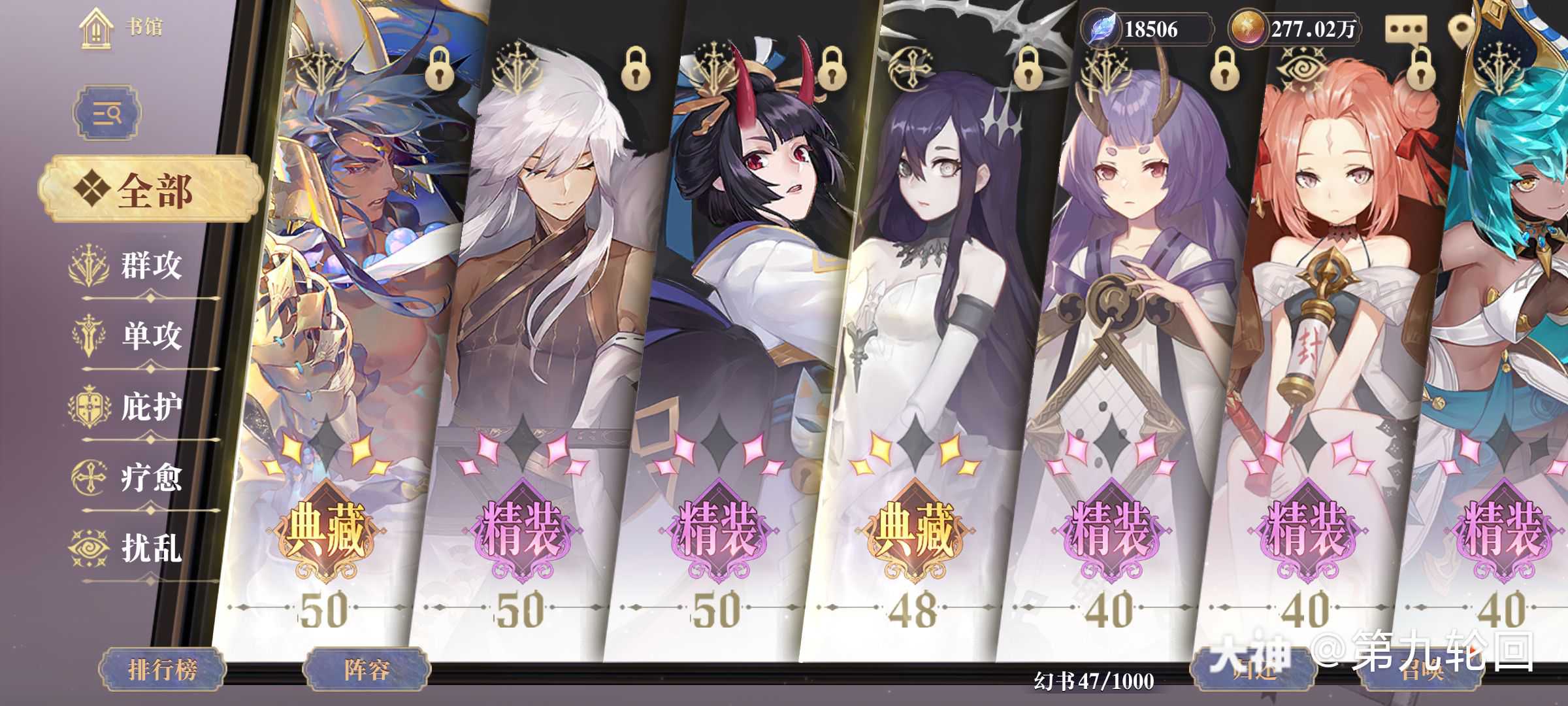The width and height of the screenshot is (1568, 706).
Task: Open the 书馆 home icon
Action: click(97, 27)
